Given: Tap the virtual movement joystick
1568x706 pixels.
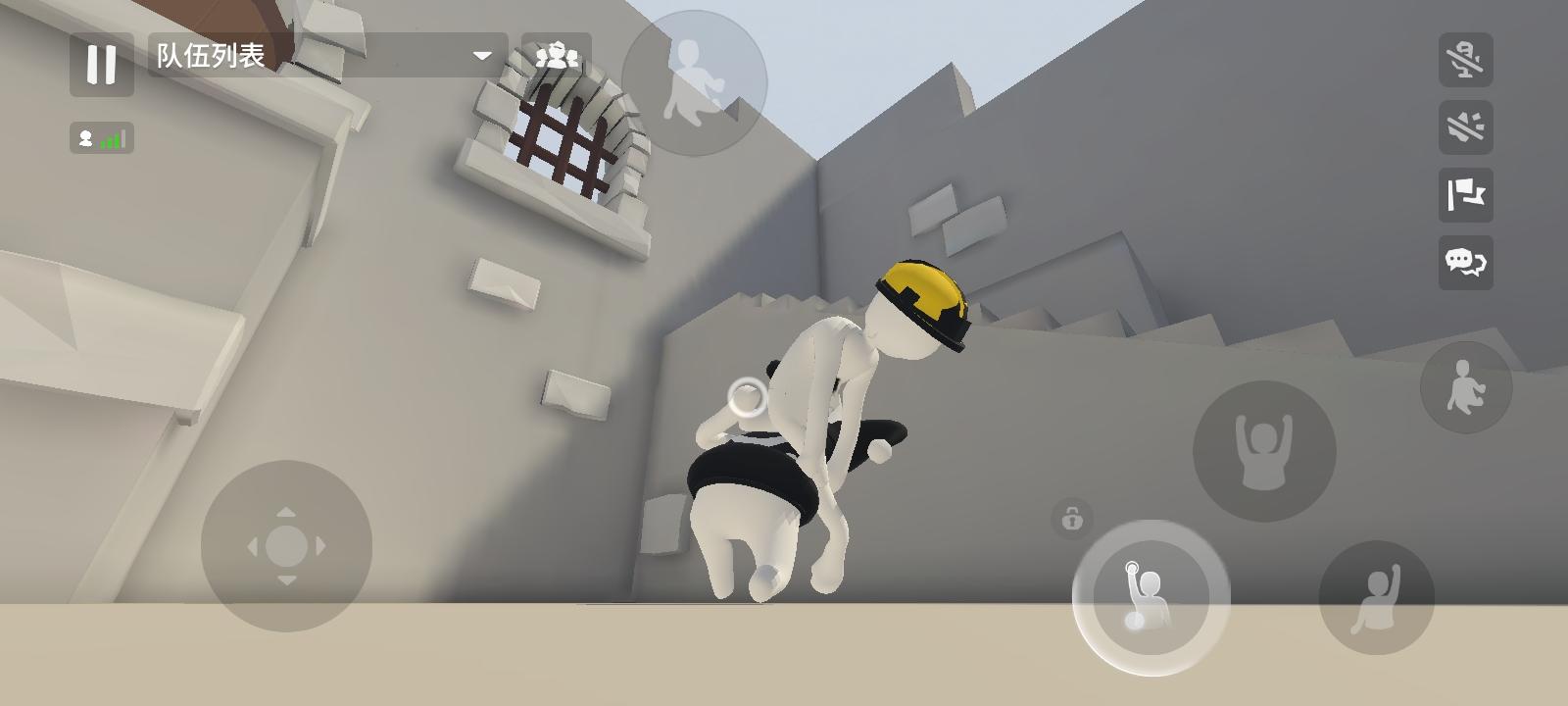Looking at the screenshot, I should point(287,544).
